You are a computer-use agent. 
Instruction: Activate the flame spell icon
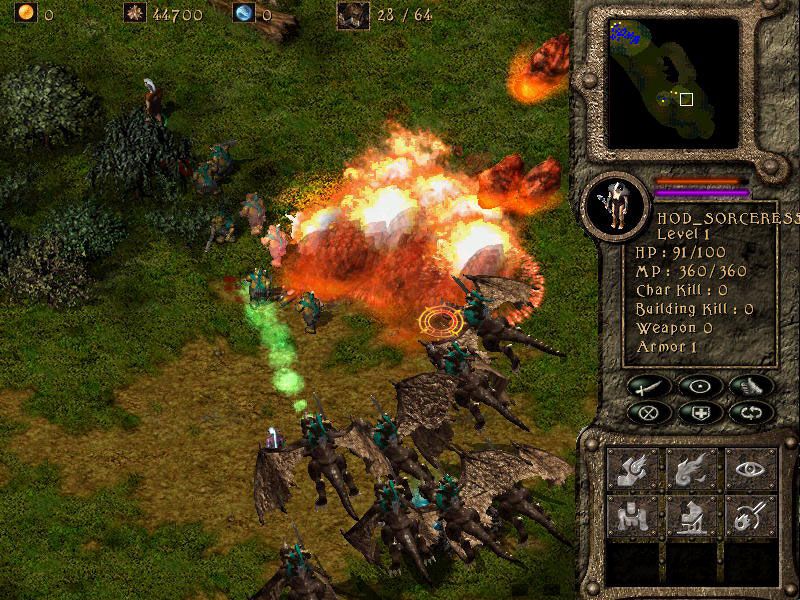coord(692,470)
